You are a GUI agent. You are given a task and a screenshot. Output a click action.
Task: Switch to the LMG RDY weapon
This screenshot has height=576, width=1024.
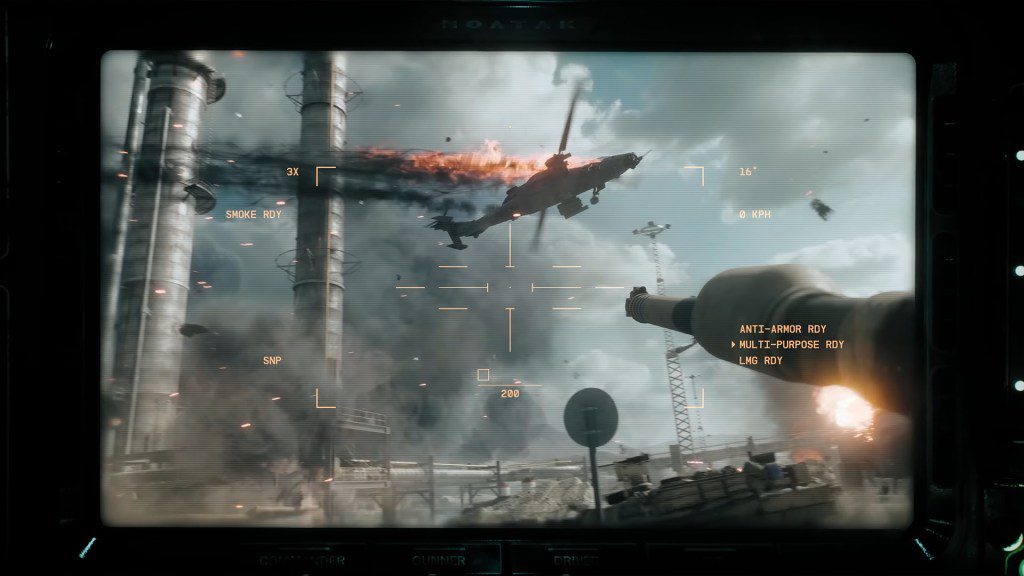[x=760, y=361]
